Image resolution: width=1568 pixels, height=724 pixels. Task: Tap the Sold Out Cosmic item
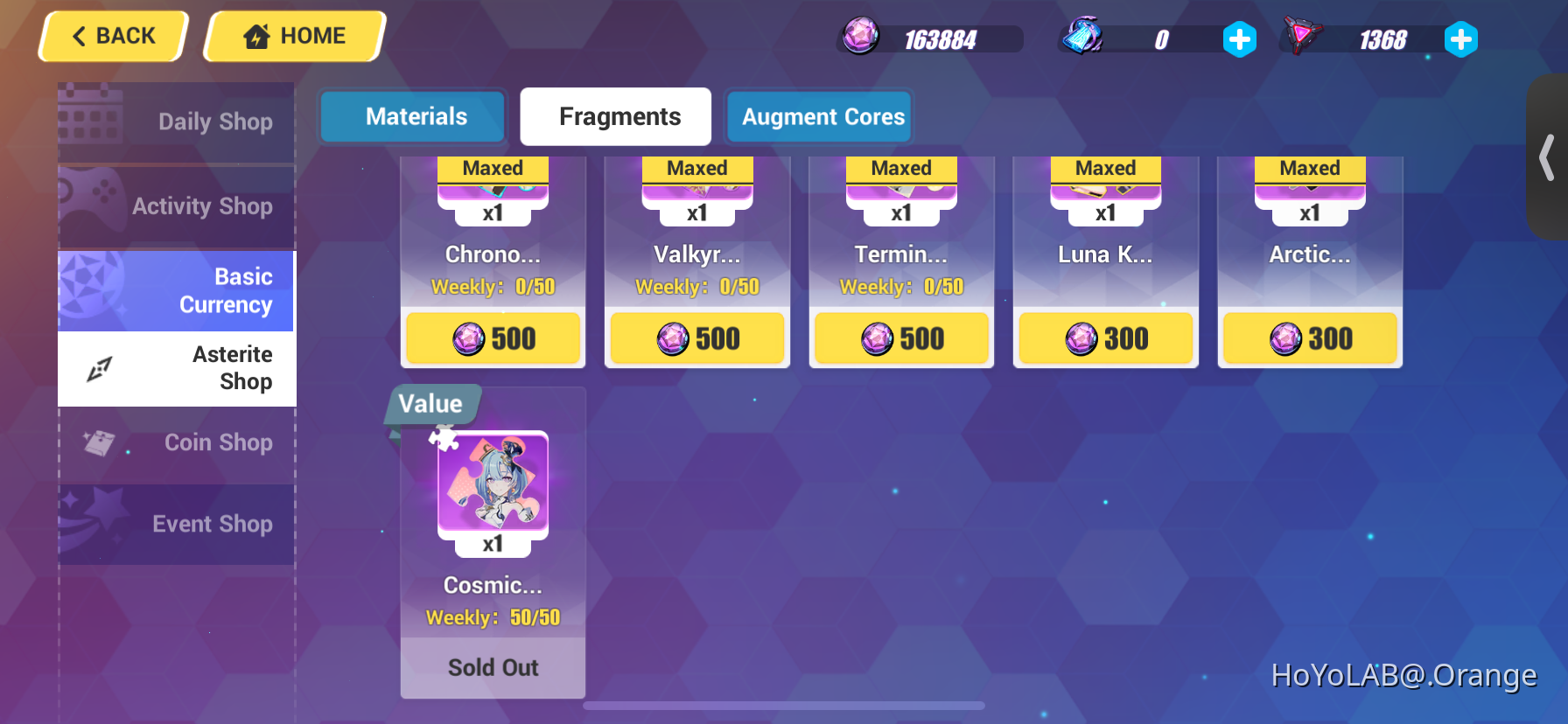point(493,667)
